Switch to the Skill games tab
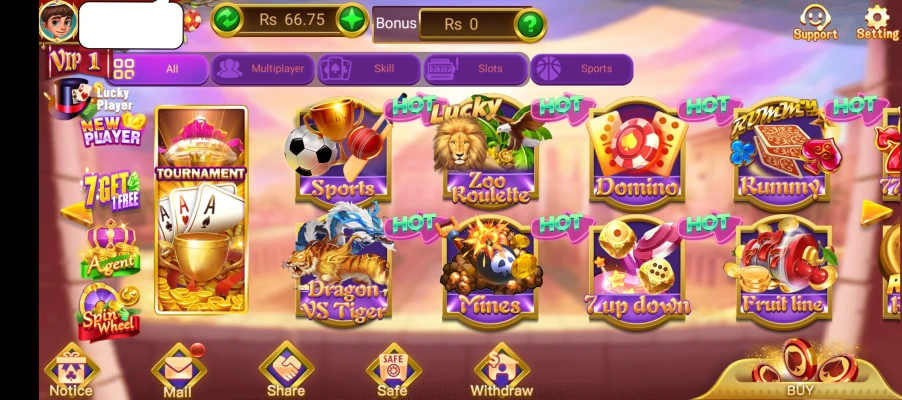902x400 pixels. point(368,69)
